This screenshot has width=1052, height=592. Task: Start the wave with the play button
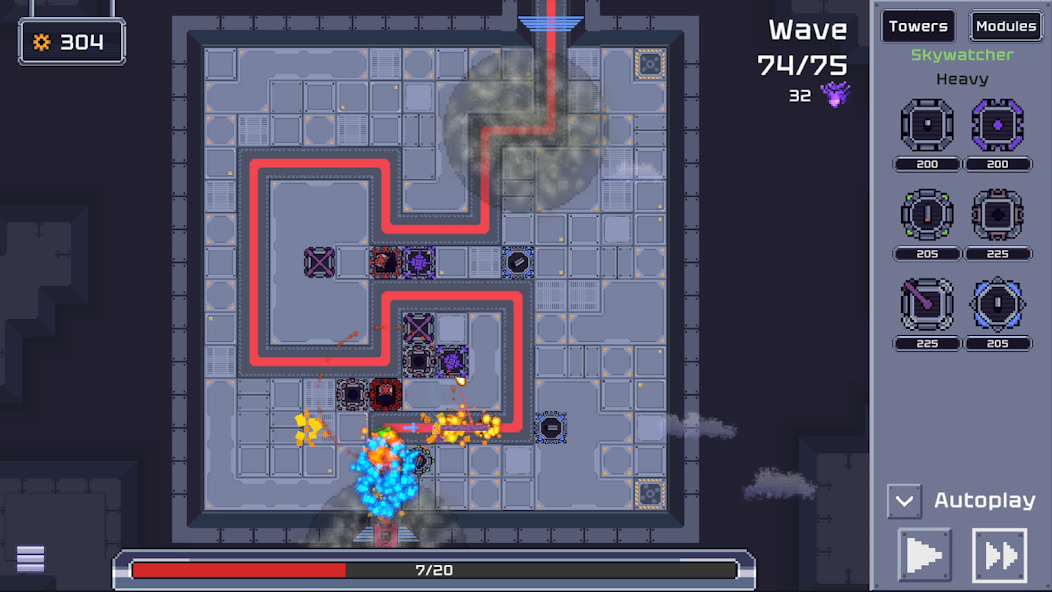coord(924,555)
